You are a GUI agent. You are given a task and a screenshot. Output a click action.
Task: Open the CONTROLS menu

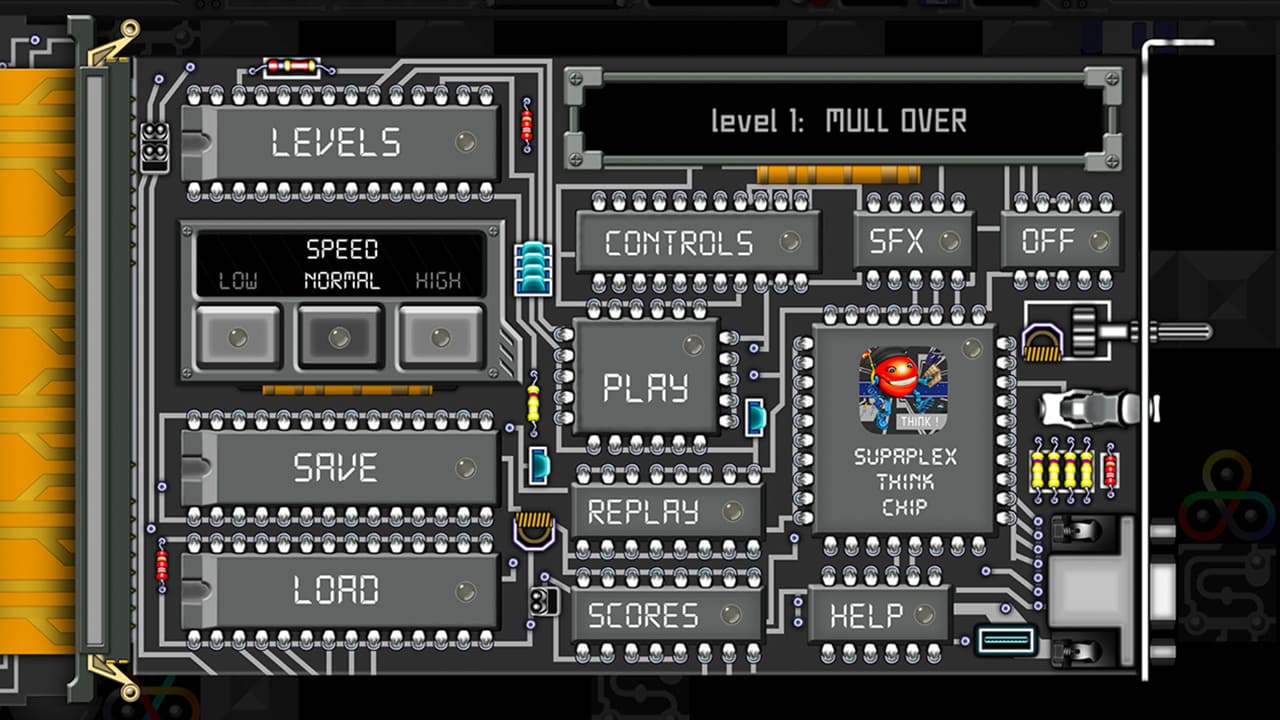[x=680, y=240]
